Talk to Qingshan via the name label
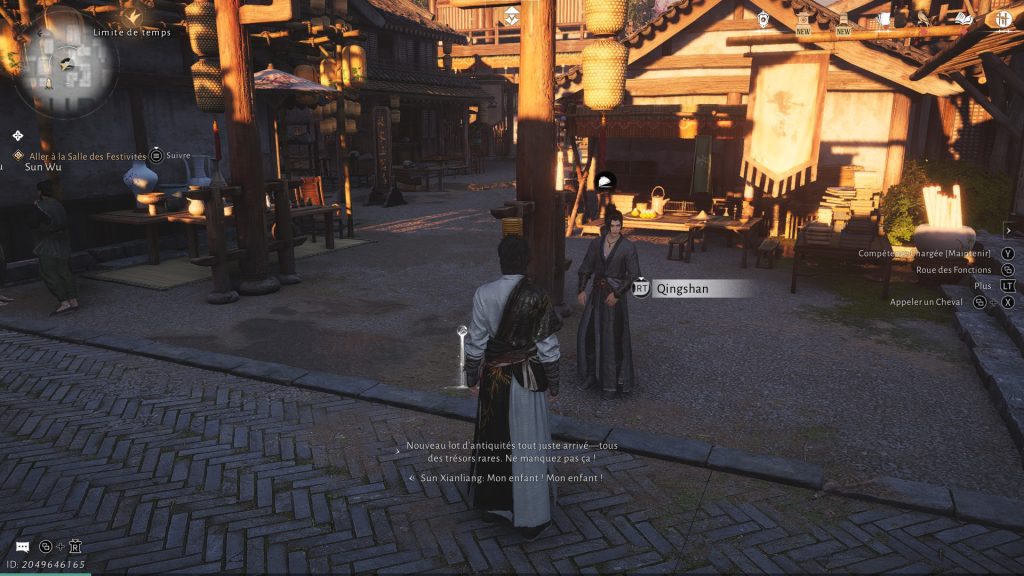Screen dimensions: 1024x576 (x=702, y=289)
